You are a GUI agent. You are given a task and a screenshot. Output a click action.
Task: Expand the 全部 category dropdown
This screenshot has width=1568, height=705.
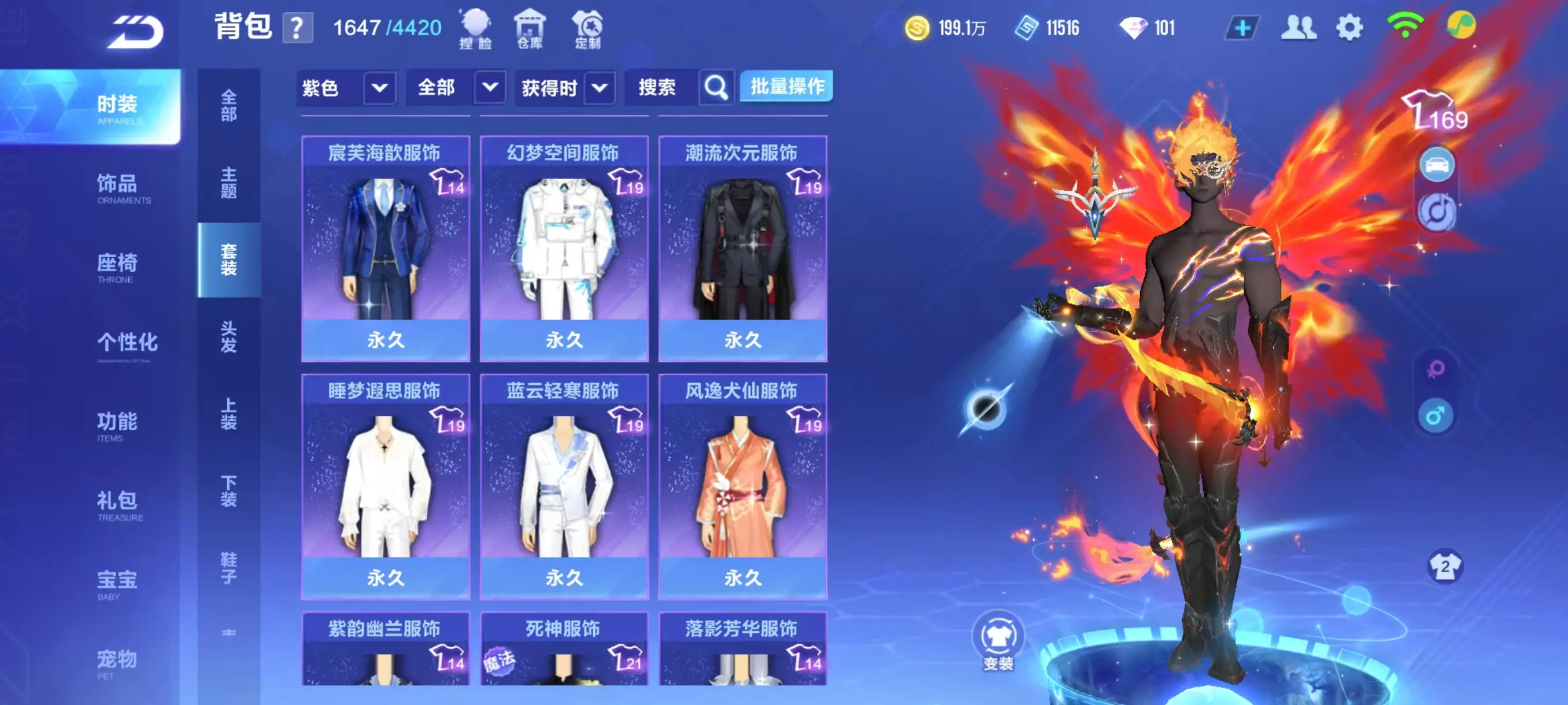click(457, 87)
